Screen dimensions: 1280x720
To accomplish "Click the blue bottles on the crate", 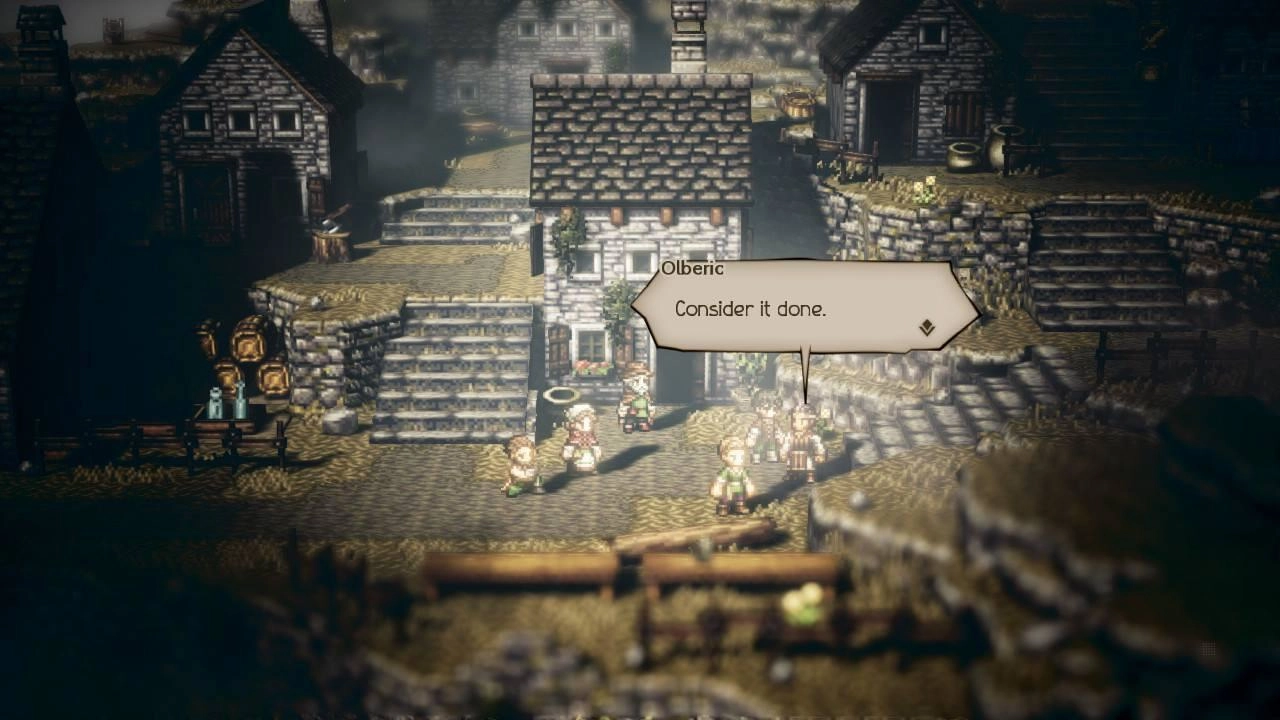I will [228, 405].
